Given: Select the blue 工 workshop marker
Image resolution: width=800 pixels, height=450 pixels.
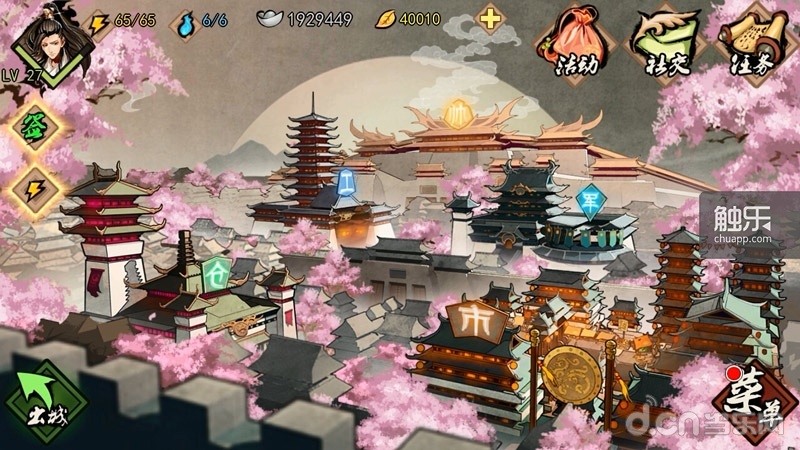Looking at the screenshot, I should 347,181.
